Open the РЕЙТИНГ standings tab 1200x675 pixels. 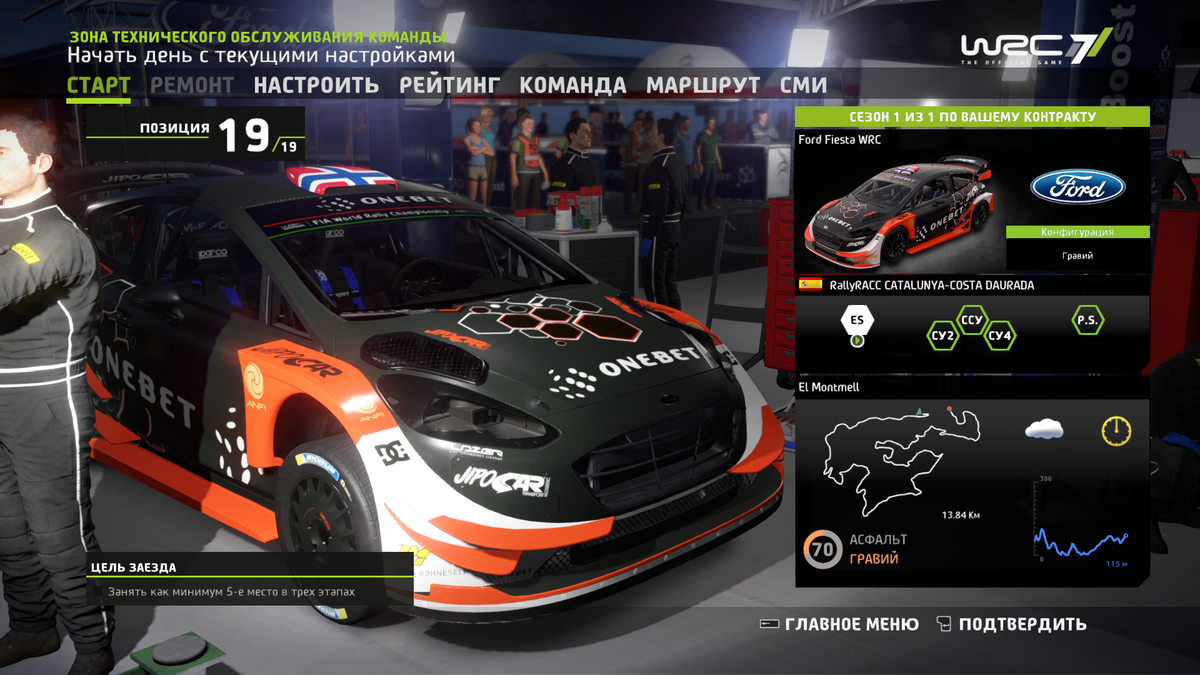pyautogui.click(x=449, y=85)
